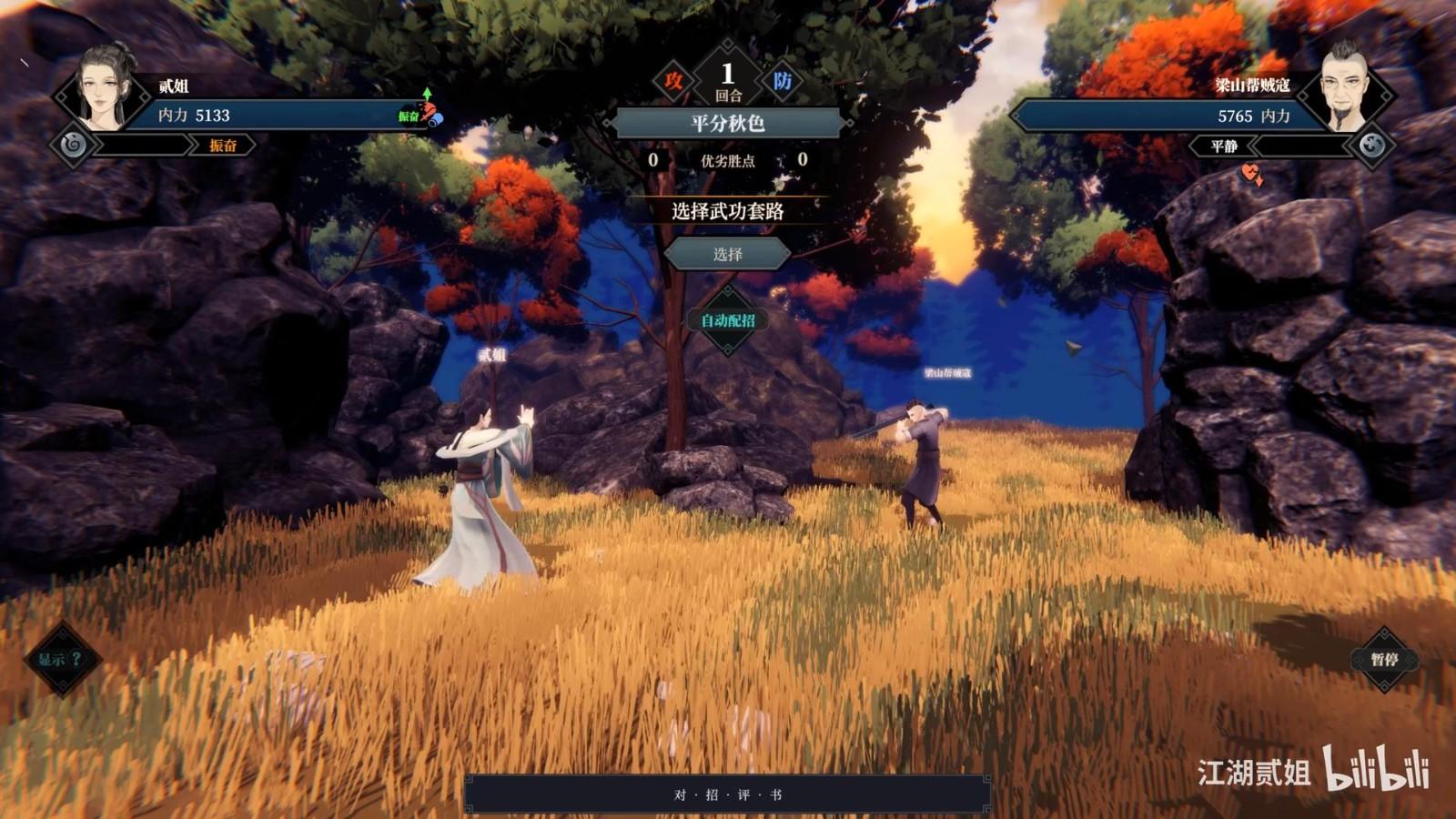Click the red 攻 attack diamond
The width and height of the screenshot is (1456, 819).
(673, 81)
